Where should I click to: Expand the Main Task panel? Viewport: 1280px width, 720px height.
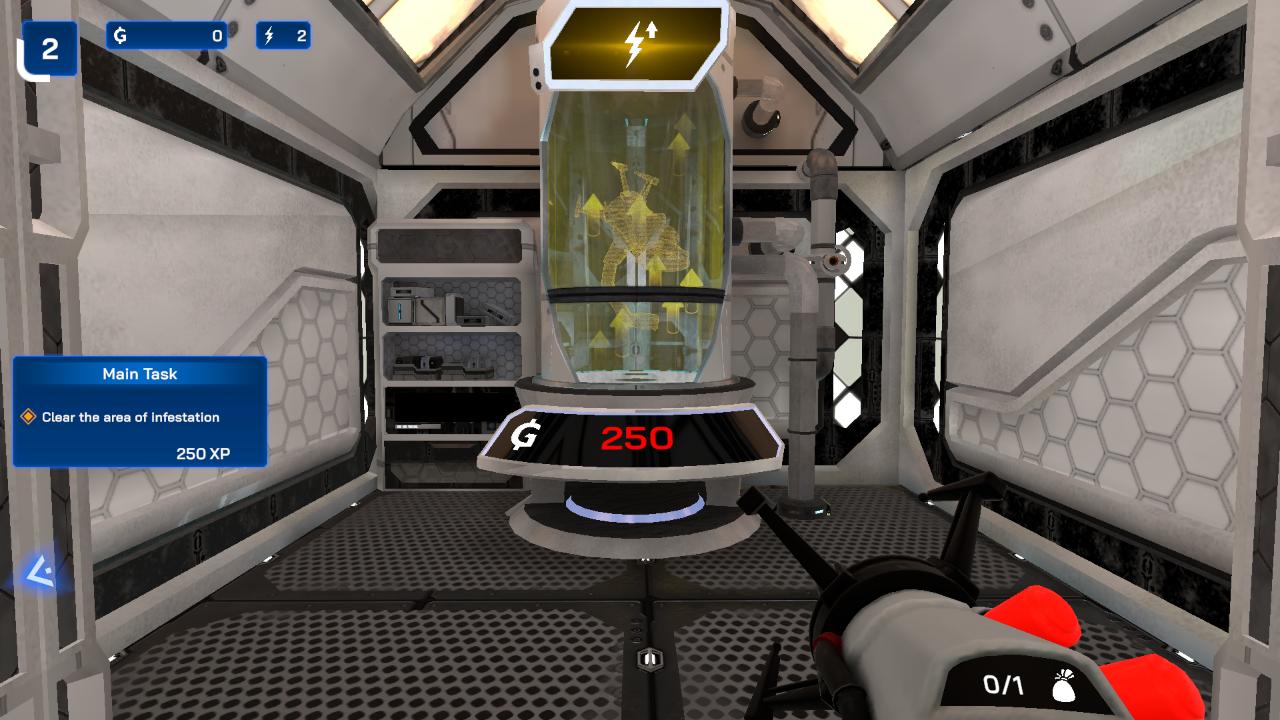click(x=139, y=411)
